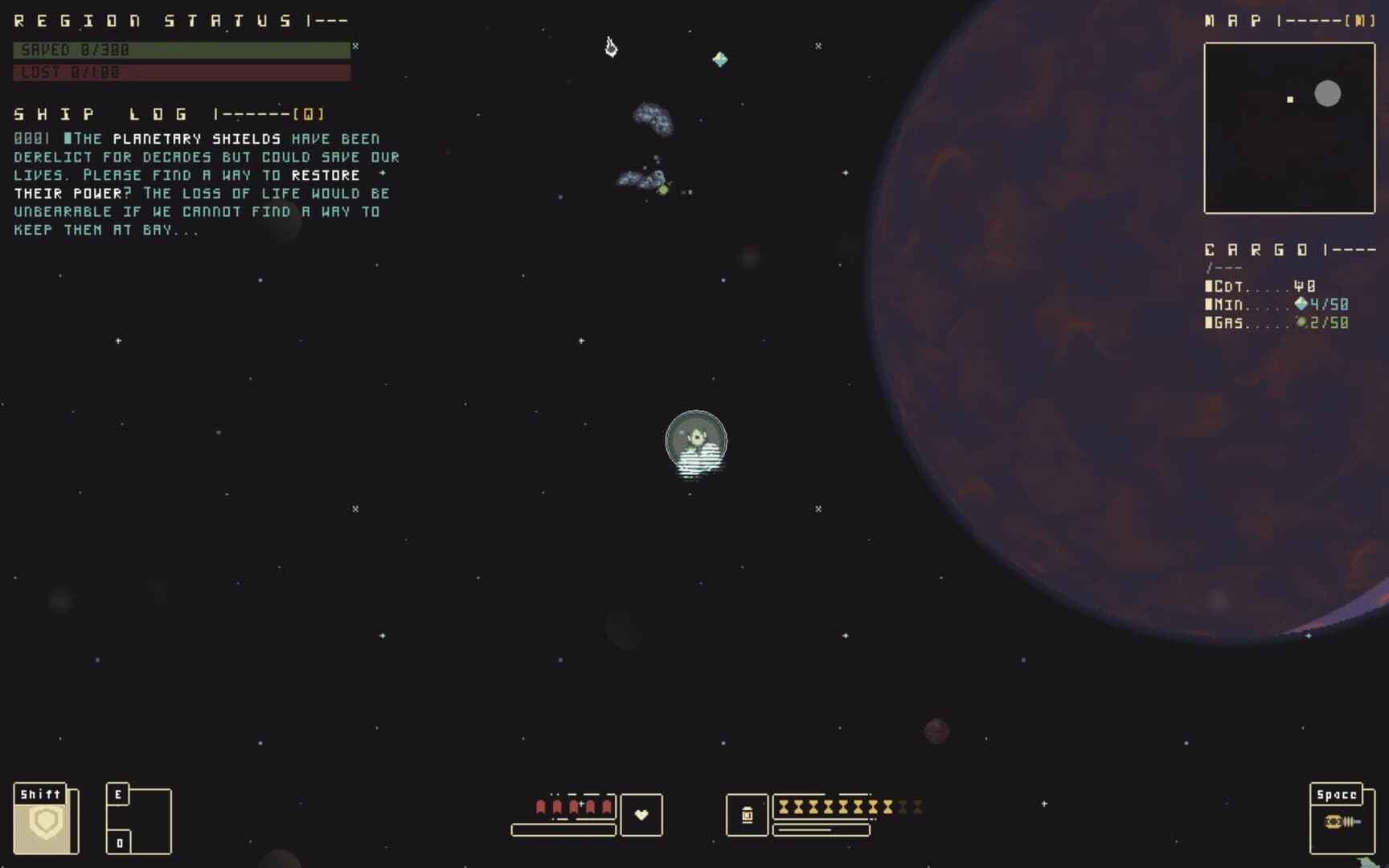Toggle the Map panel via the [M] marker

(x=1360, y=21)
